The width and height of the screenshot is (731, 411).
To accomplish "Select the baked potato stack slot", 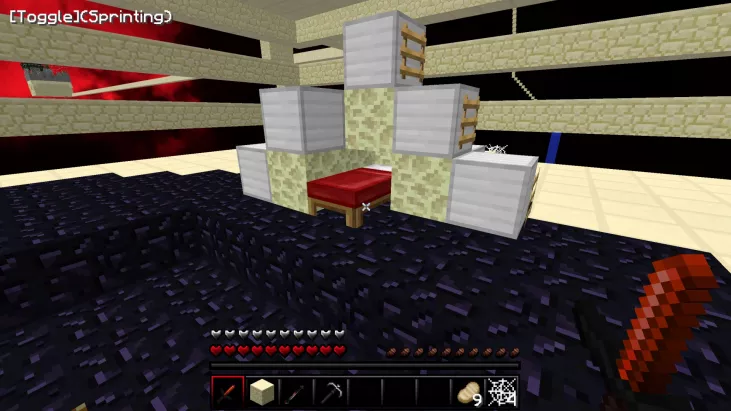I will pos(468,391).
